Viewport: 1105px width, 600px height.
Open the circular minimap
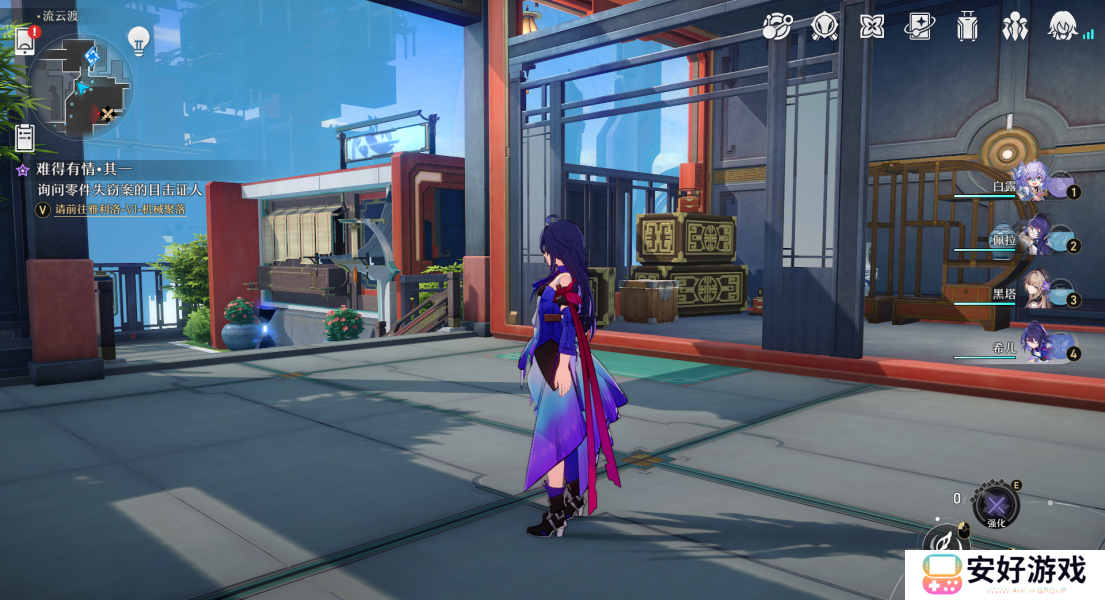click(x=80, y=84)
